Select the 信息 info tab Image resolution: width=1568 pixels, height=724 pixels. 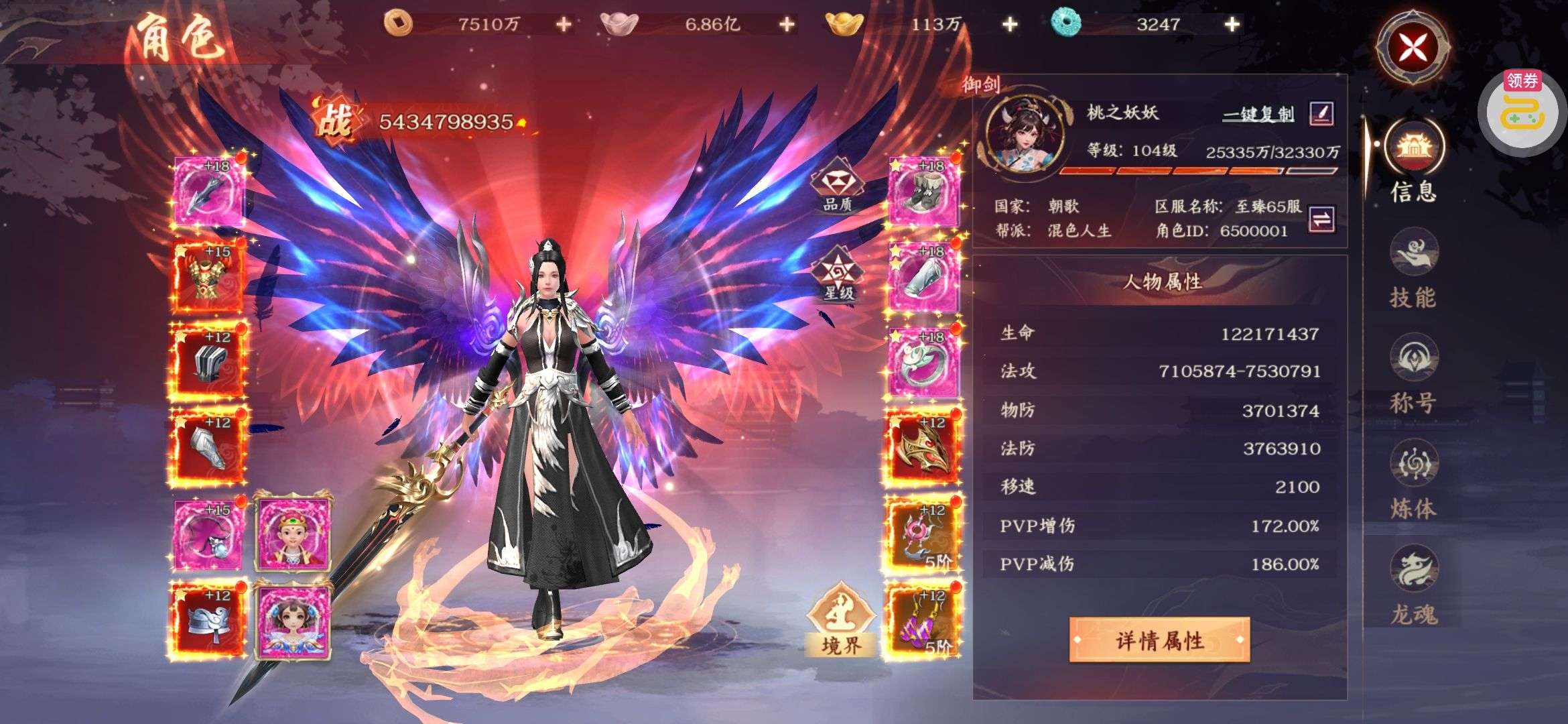click(x=1413, y=161)
